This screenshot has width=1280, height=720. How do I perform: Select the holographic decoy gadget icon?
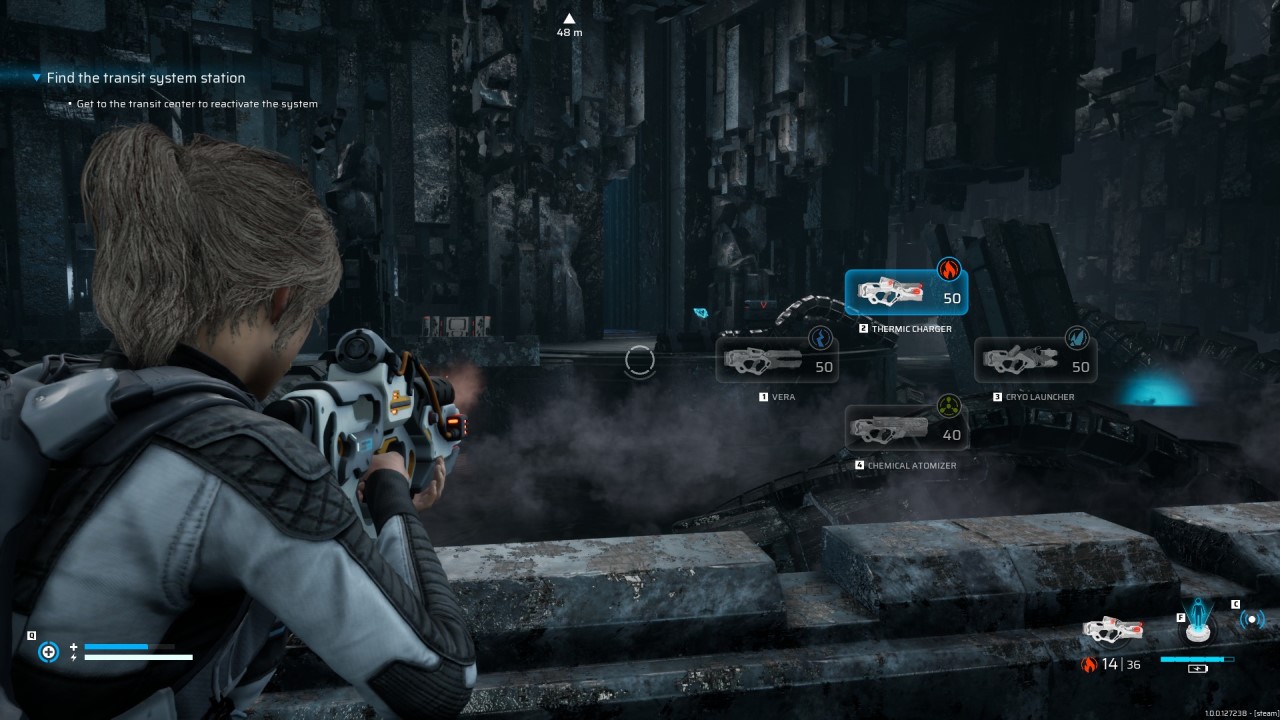(1197, 622)
